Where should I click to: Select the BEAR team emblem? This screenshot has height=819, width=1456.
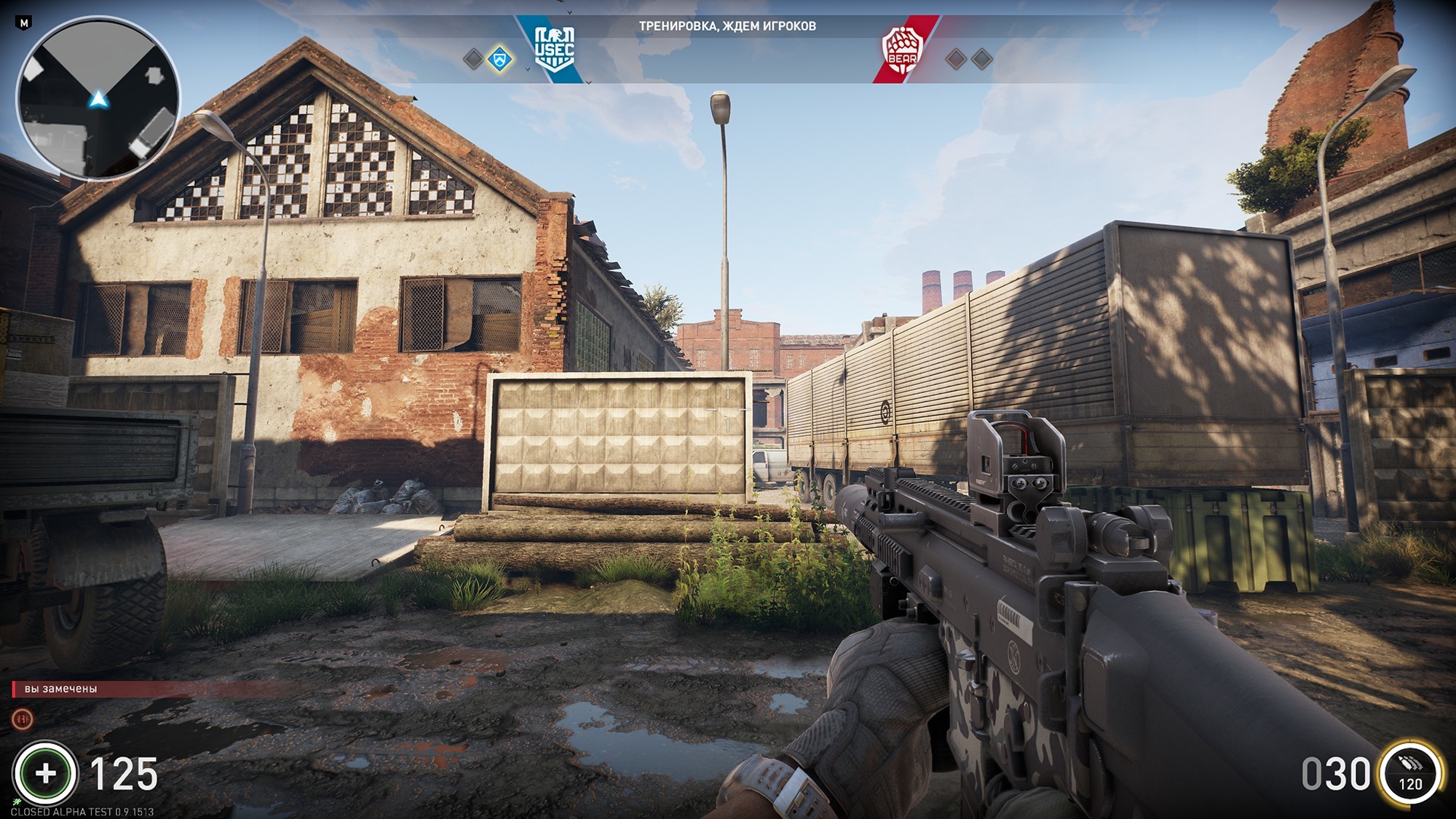coord(902,50)
